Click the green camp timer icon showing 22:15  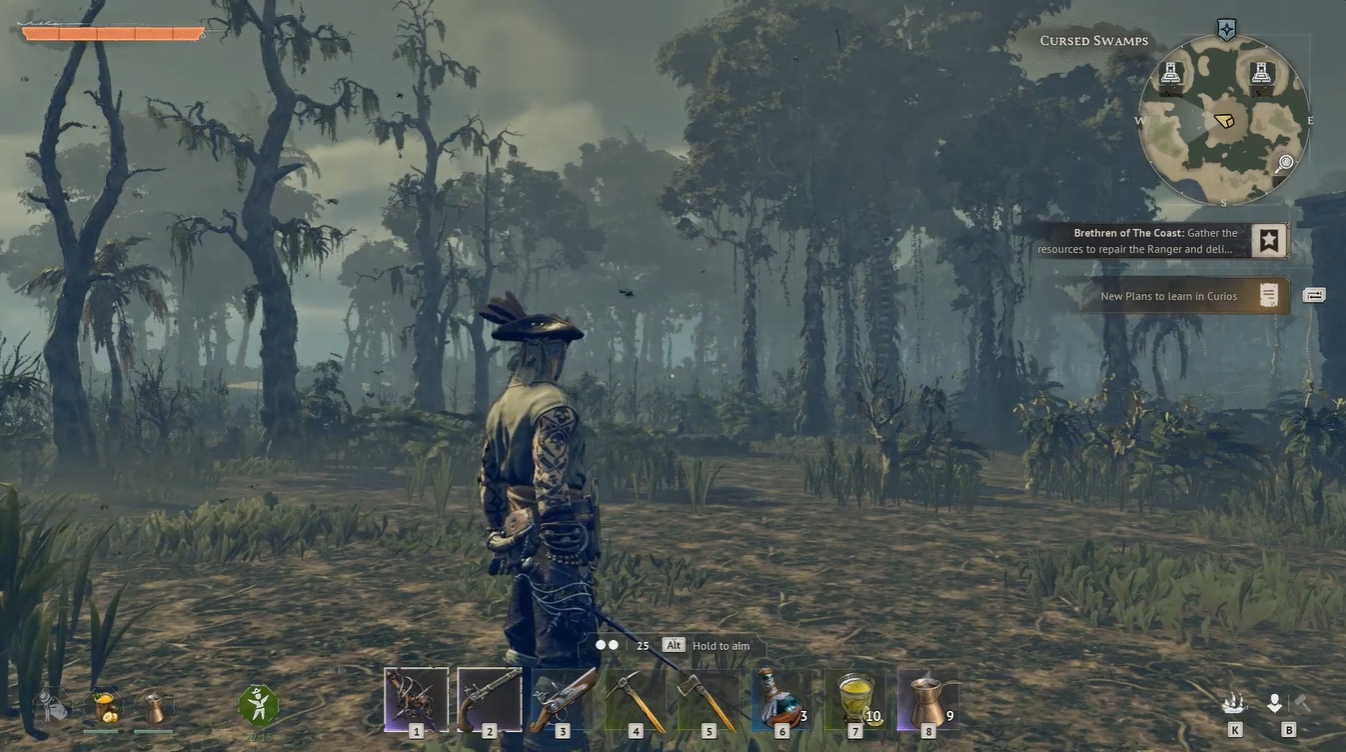[257, 703]
